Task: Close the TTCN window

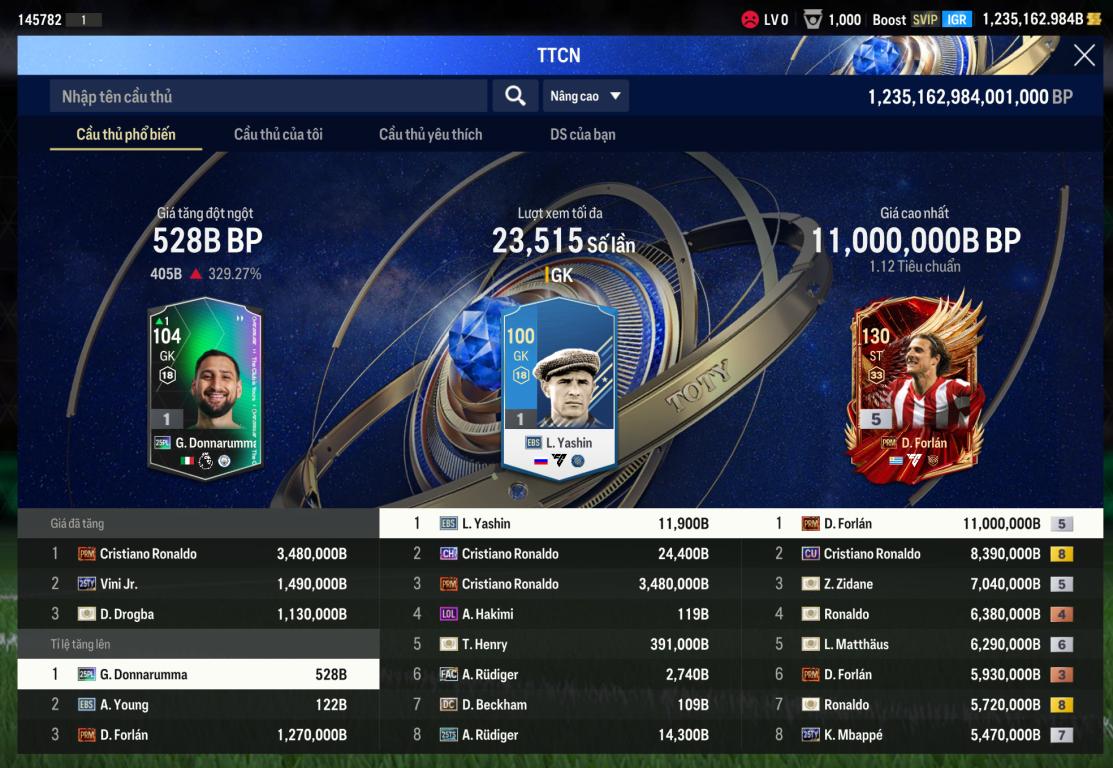Action: click(1084, 56)
